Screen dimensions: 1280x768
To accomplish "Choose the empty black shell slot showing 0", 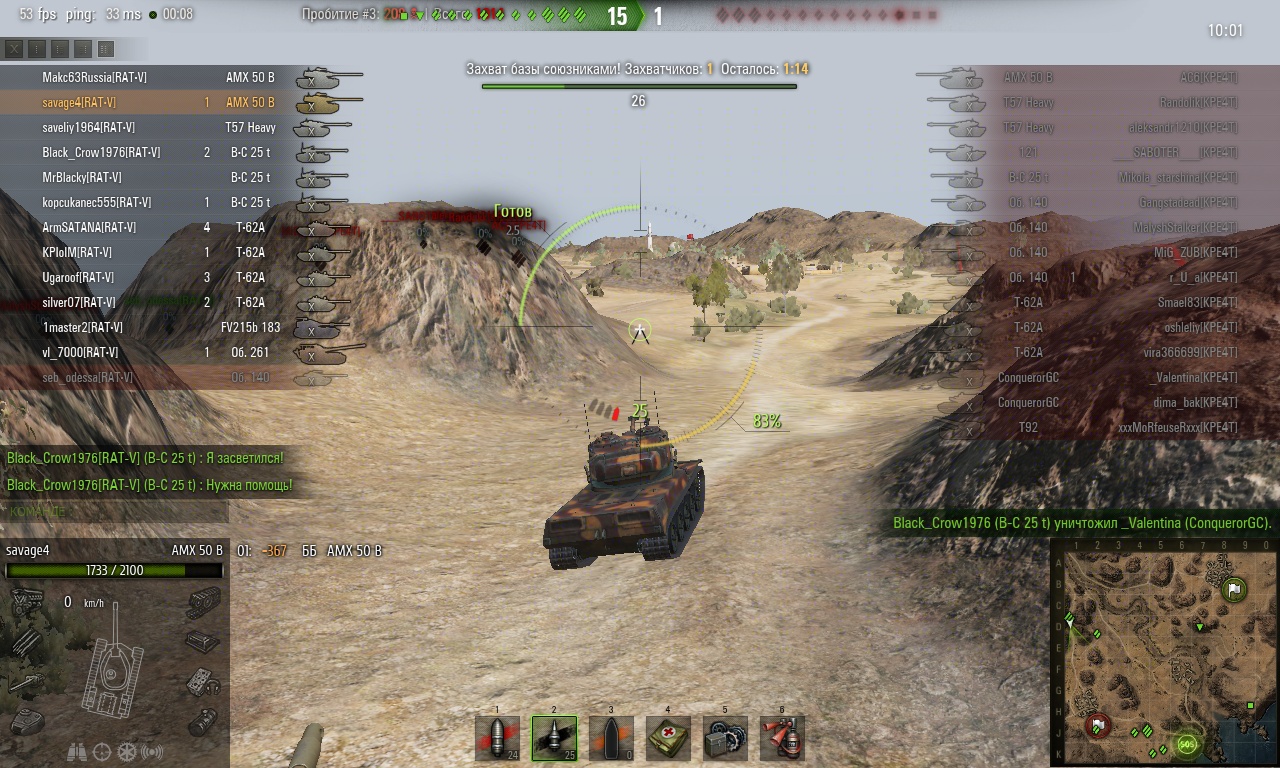I will tap(611, 738).
